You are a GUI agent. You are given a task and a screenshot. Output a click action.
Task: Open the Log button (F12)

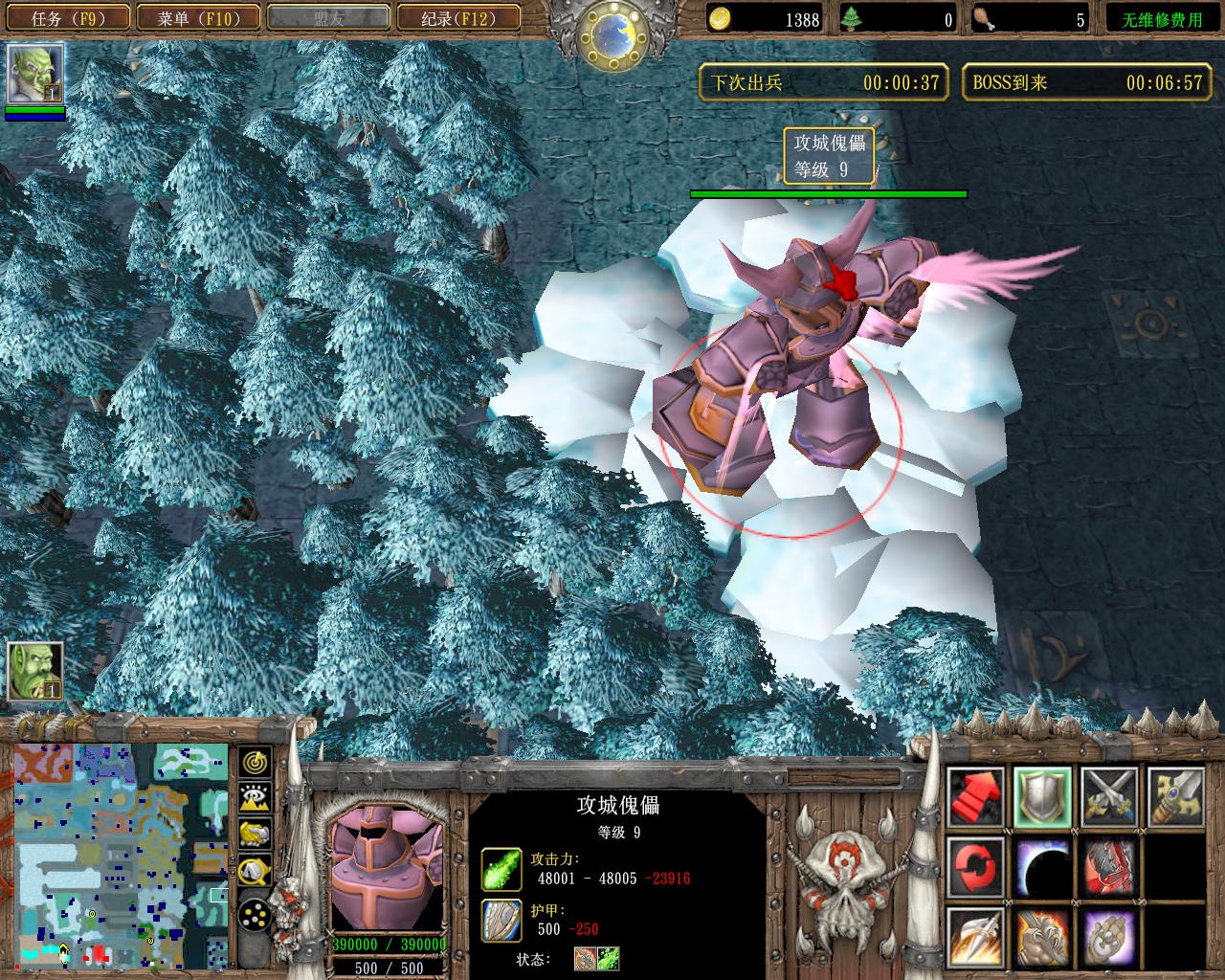(x=458, y=18)
